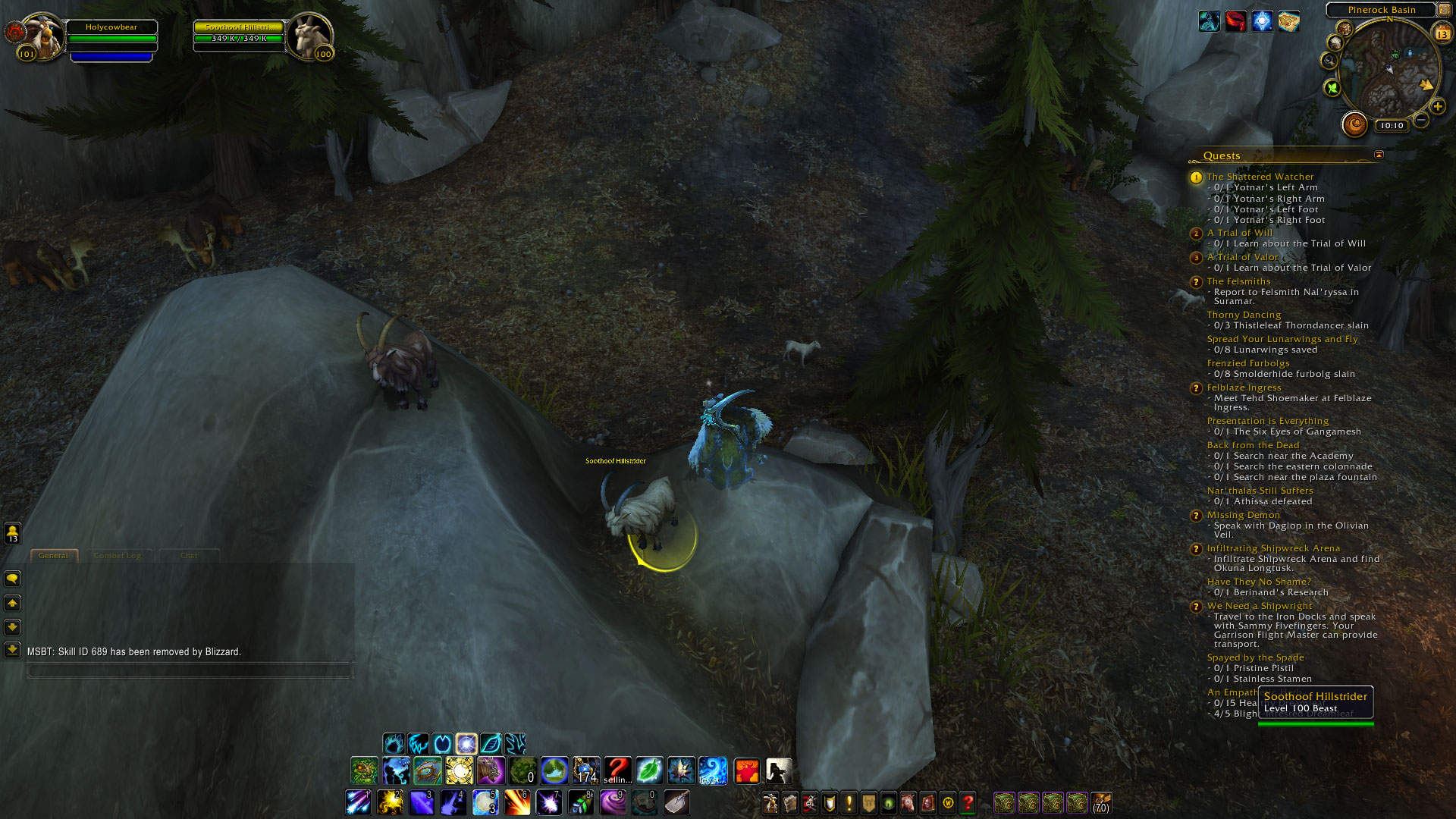1456x819 pixels.
Task: Switch to the Combat Log chat tab
Action: 118,556
